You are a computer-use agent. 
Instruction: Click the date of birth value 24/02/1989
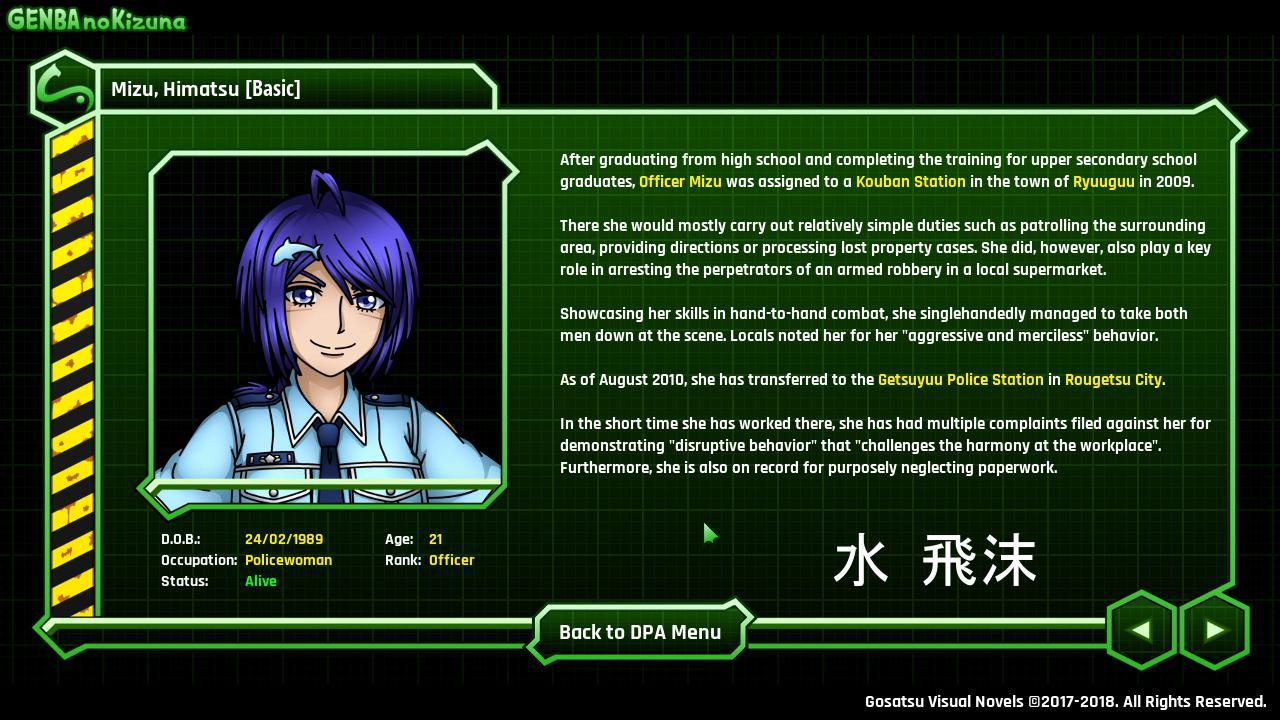pos(285,539)
